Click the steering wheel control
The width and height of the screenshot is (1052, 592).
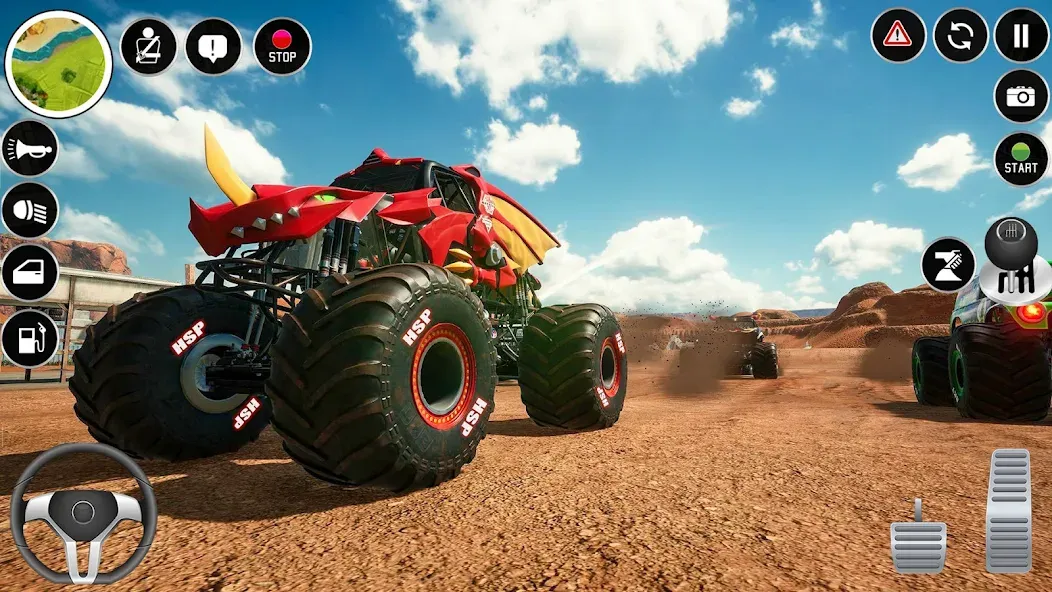click(x=83, y=513)
